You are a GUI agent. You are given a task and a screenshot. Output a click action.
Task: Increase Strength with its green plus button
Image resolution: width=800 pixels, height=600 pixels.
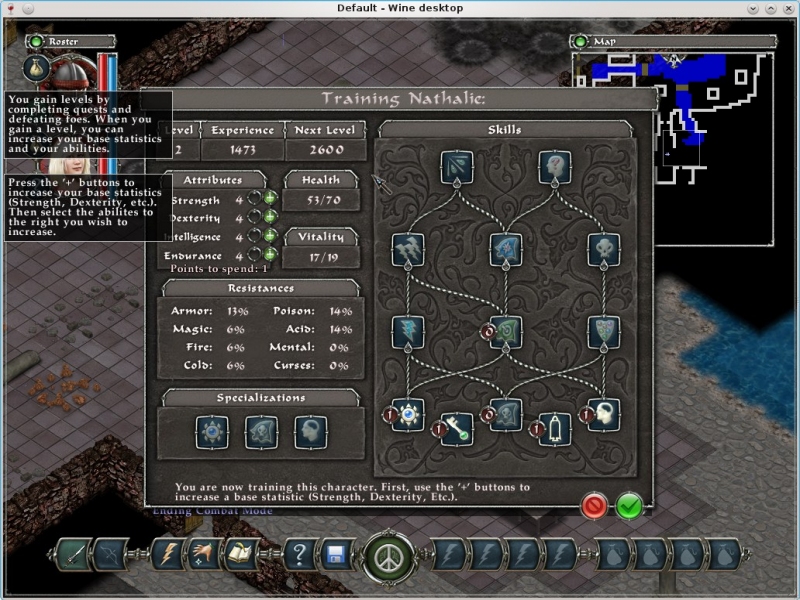coord(270,200)
